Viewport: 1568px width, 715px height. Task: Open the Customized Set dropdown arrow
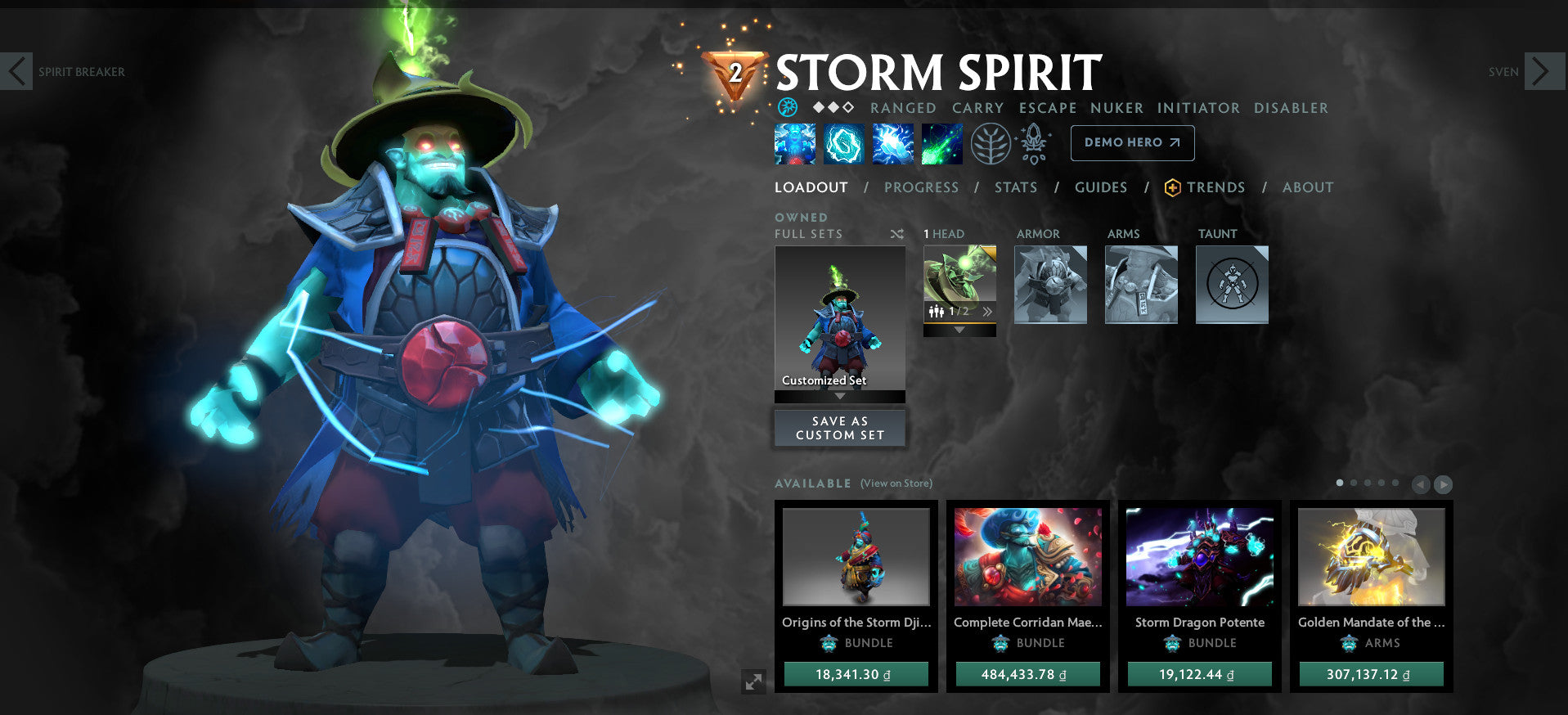(839, 395)
